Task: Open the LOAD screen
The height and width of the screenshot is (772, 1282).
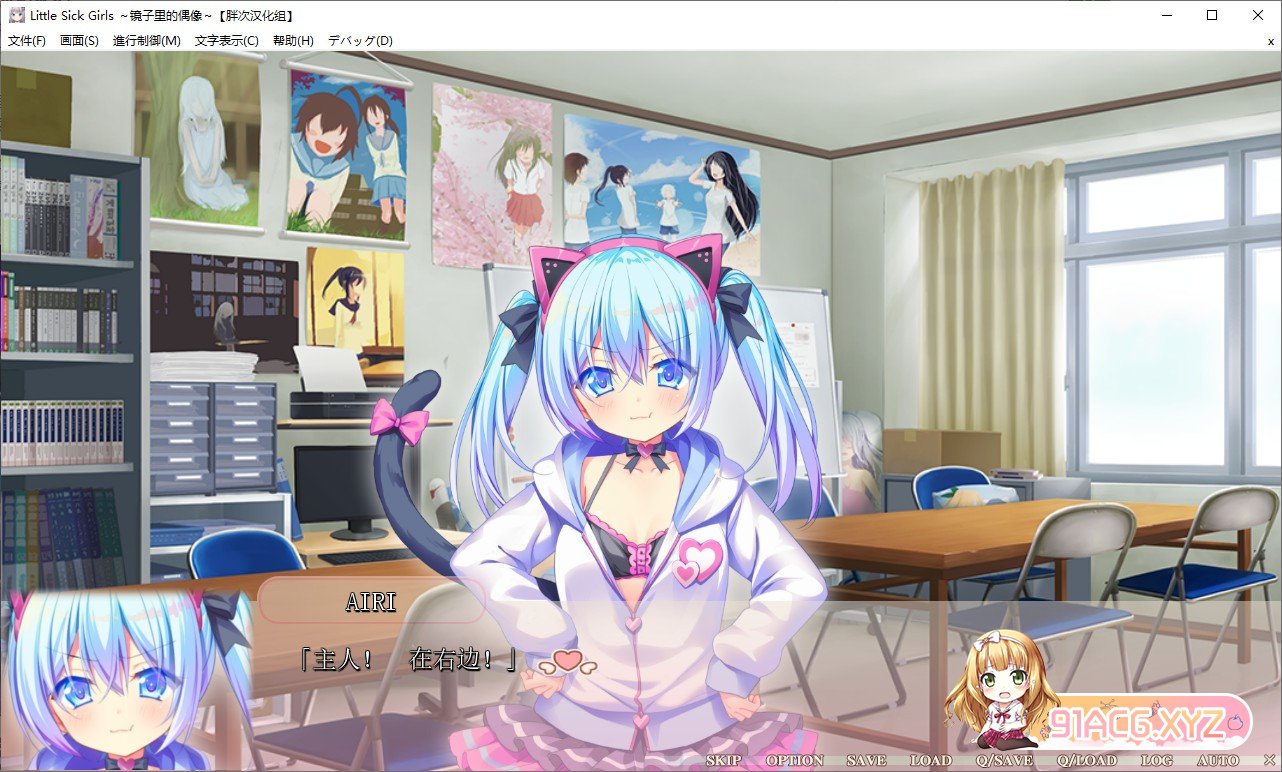Action: click(x=931, y=760)
